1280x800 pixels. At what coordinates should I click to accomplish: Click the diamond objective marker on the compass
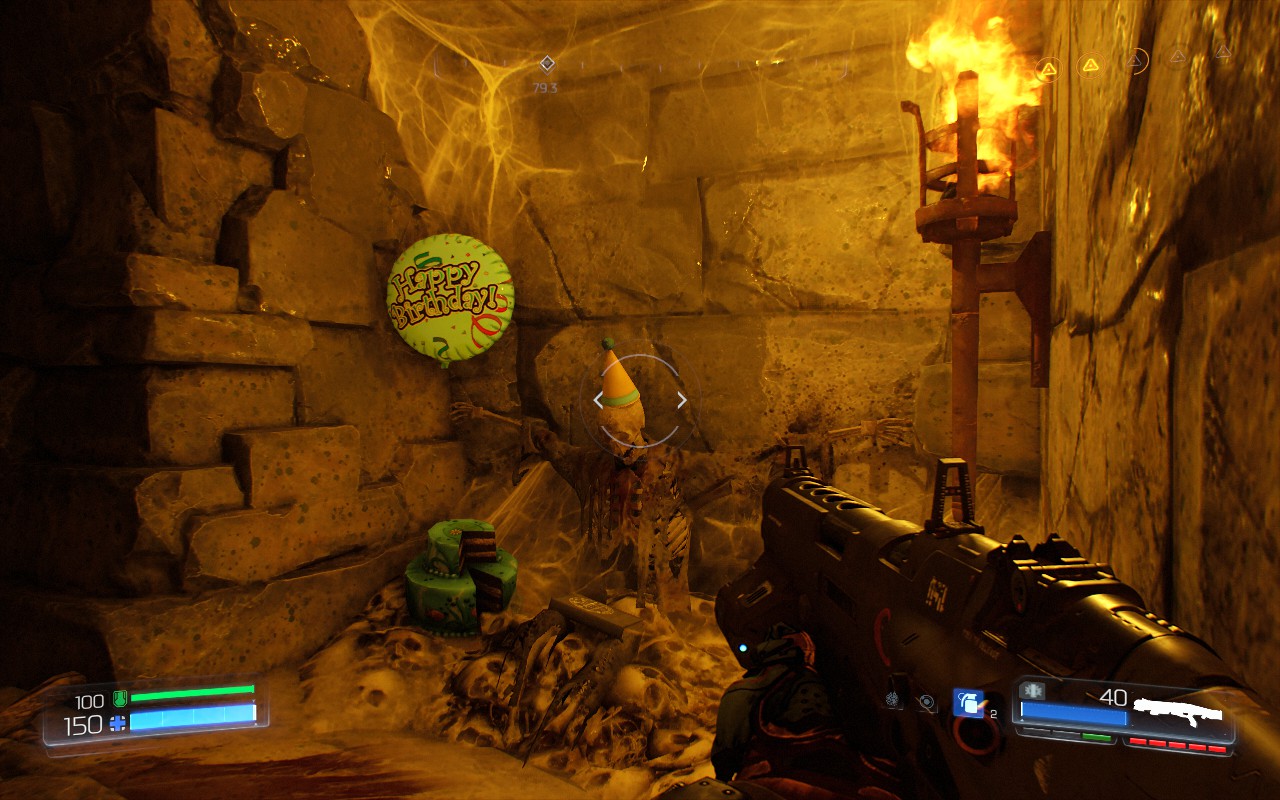547,64
